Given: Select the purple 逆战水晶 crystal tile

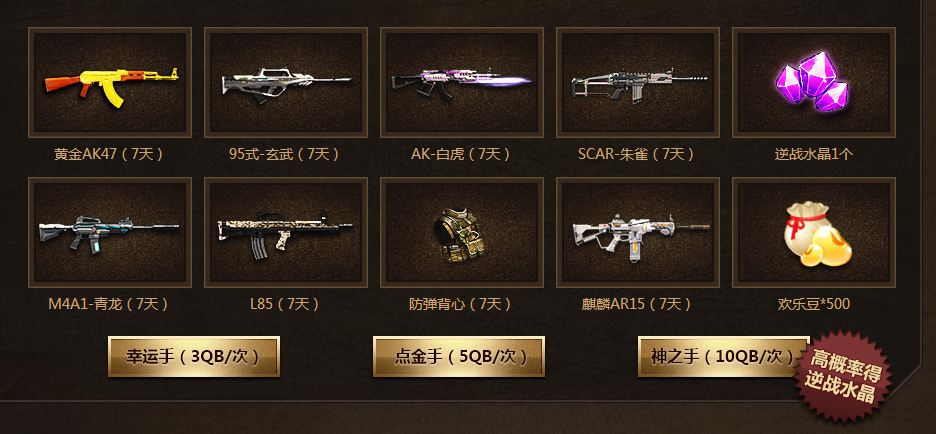Looking at the screenshot, I should tap(814, 82).
